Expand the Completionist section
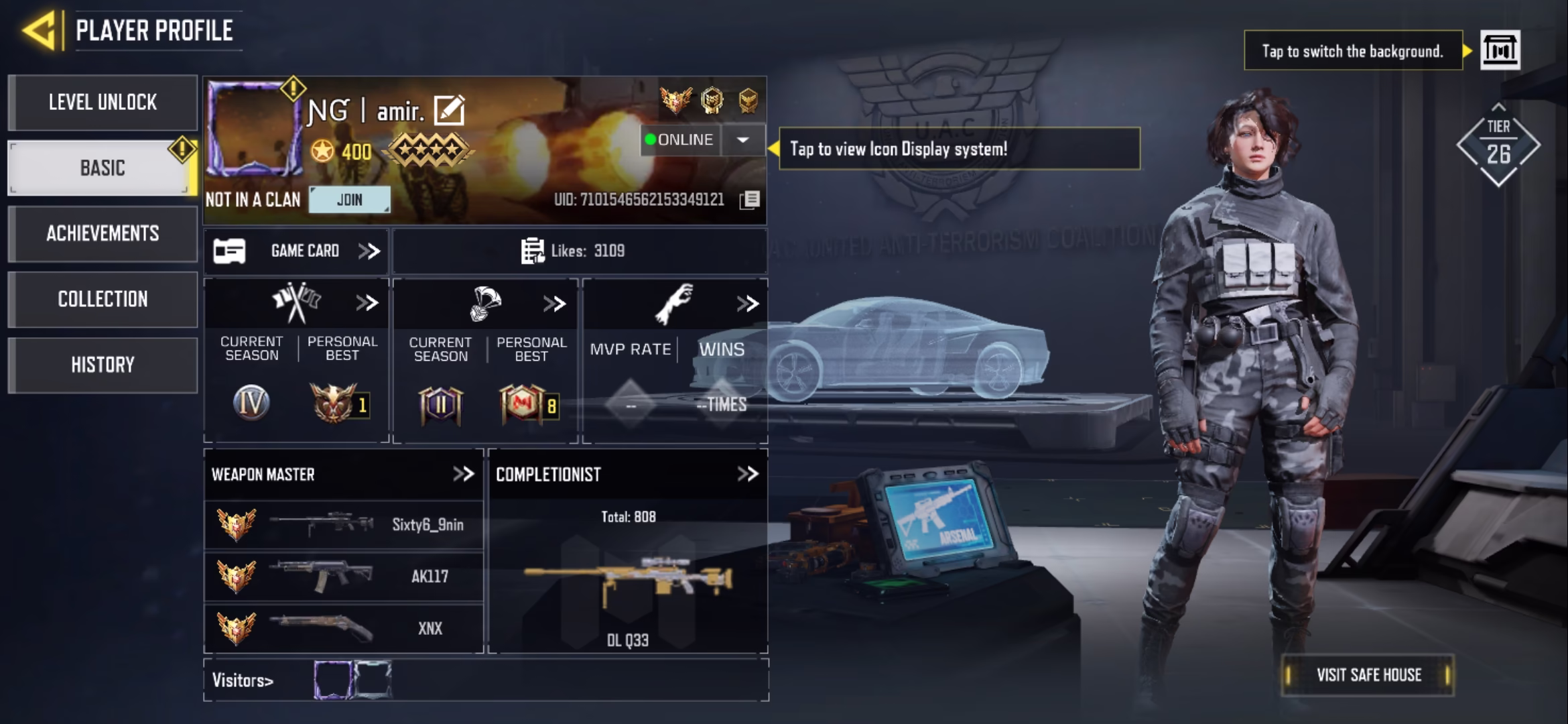This screenshot has width=1568, height=724. pos(747,475)
